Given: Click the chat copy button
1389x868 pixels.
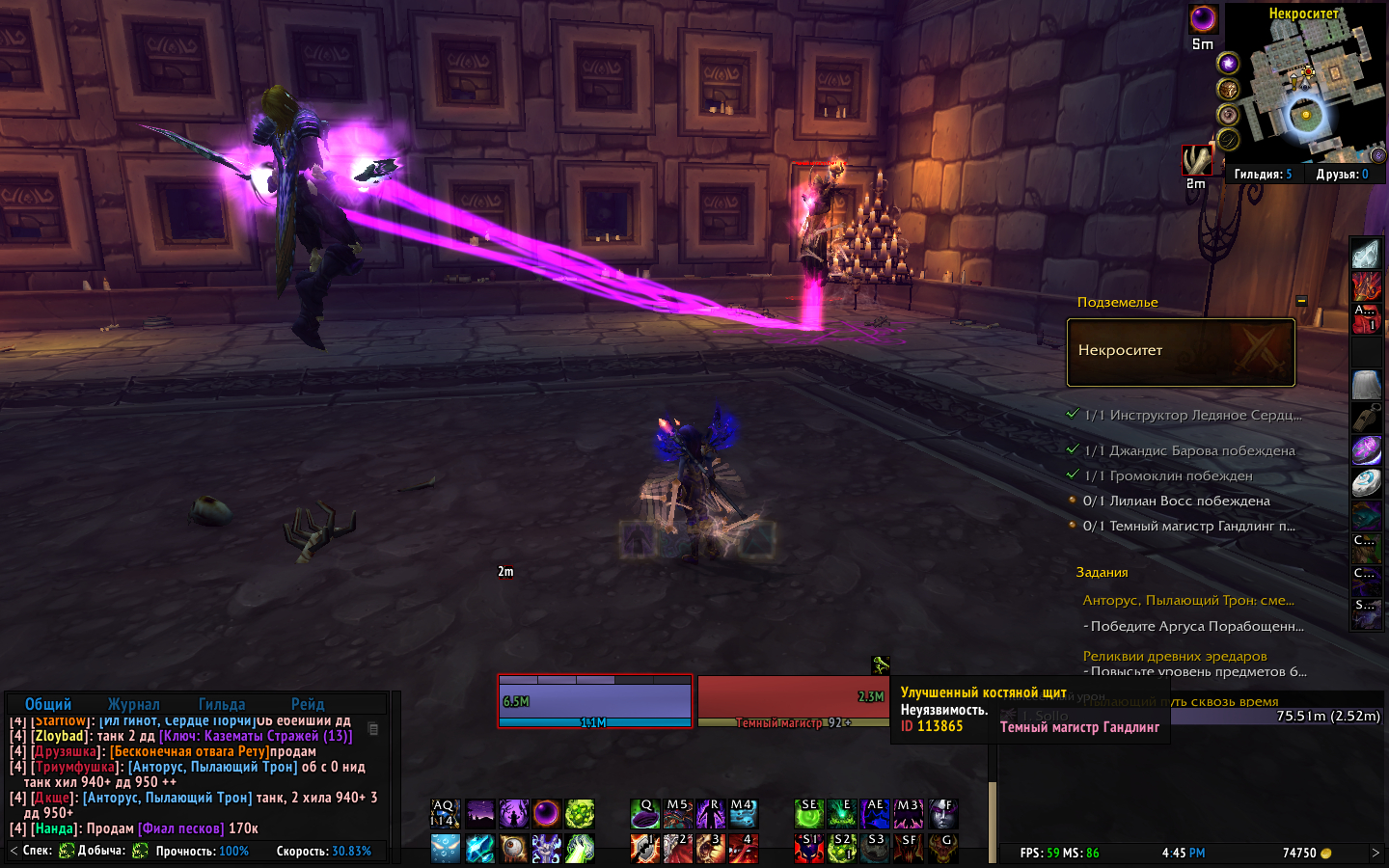Looking at the screenshot, I should coord(374,729).
